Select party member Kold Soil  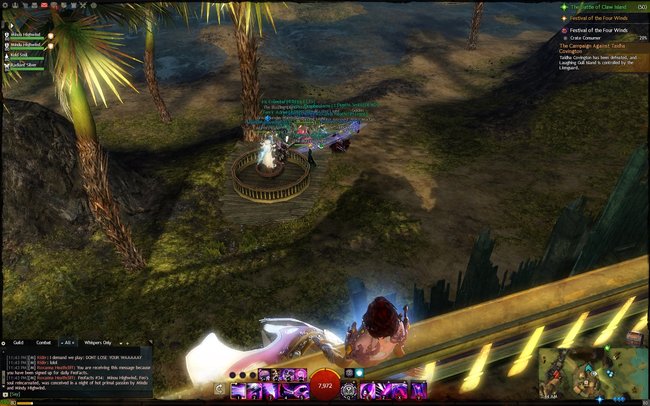click(x=23, y=56)
